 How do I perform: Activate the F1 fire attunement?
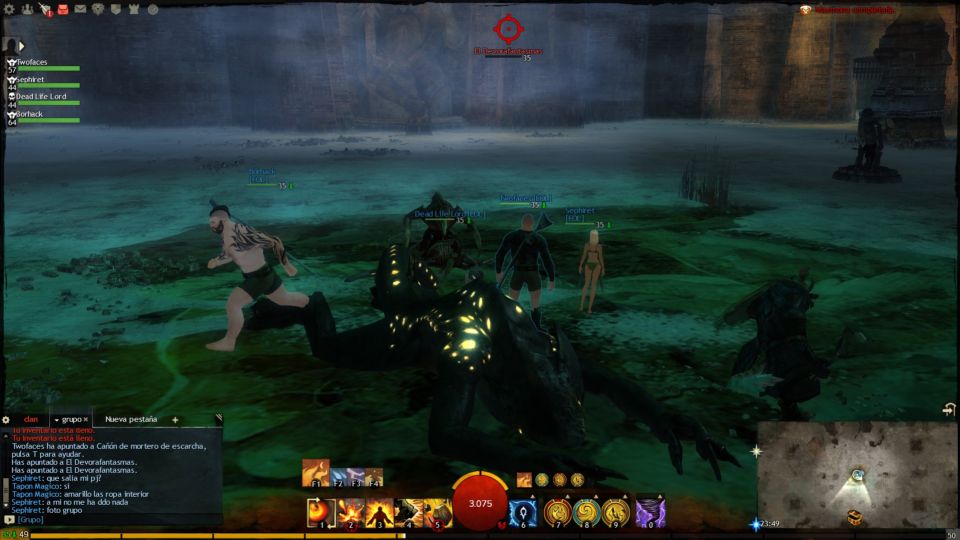tap(316, 472)
